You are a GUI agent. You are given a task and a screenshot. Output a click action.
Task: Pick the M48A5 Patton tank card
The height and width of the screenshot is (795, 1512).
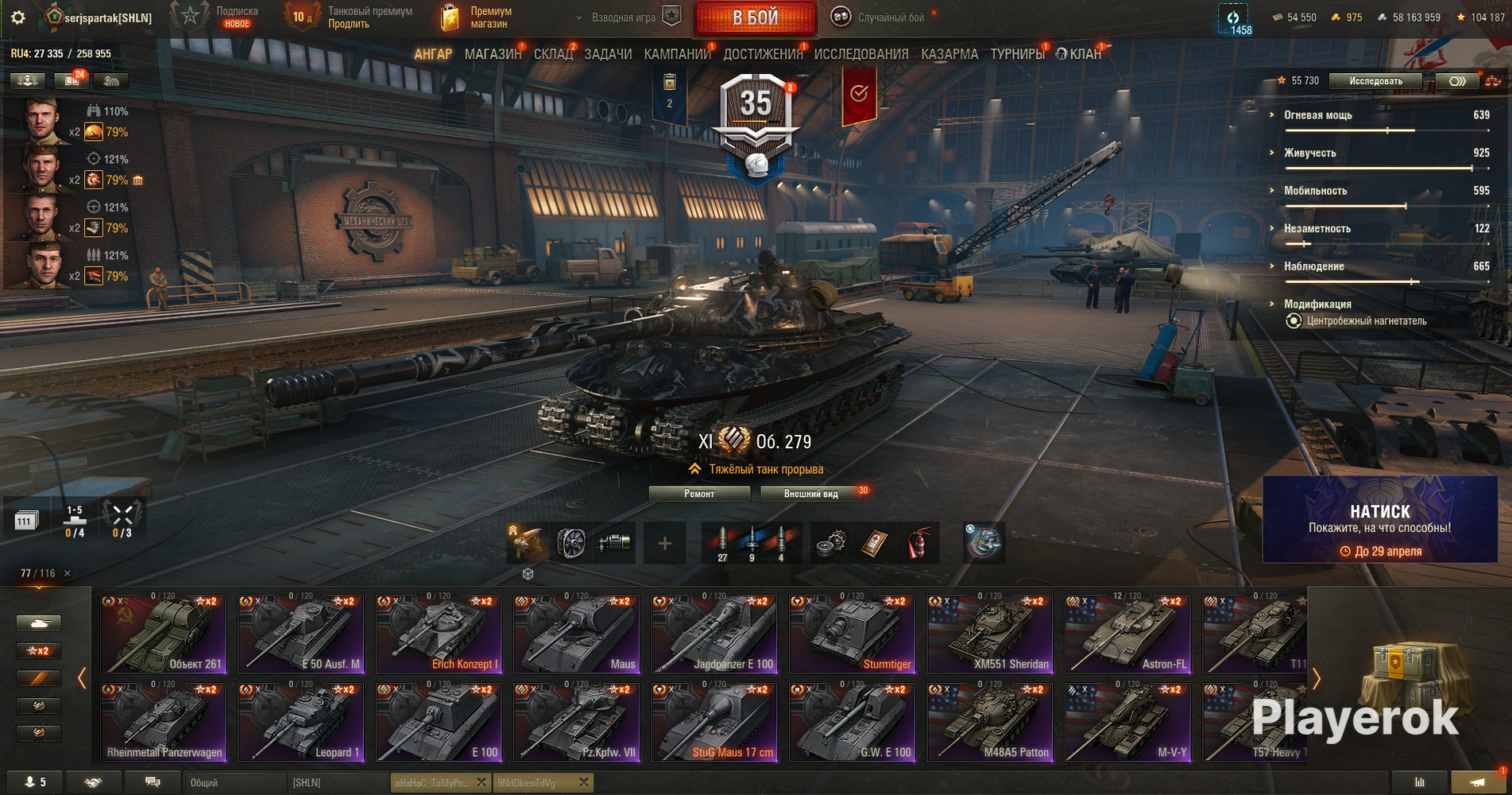pos(991,723)
